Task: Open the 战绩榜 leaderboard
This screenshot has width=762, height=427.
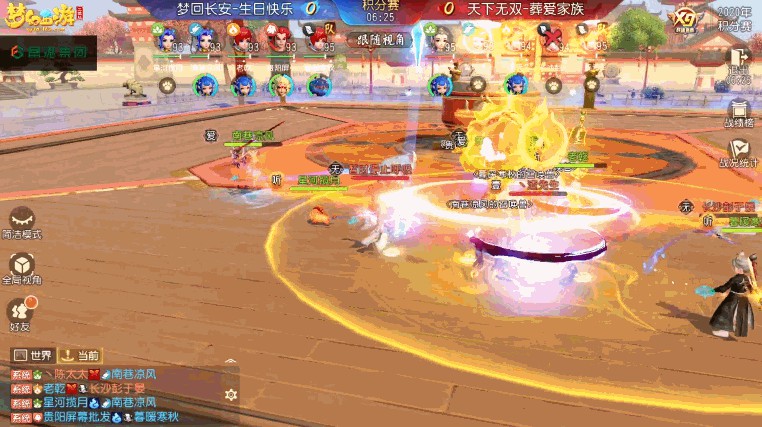Action: 739,113
